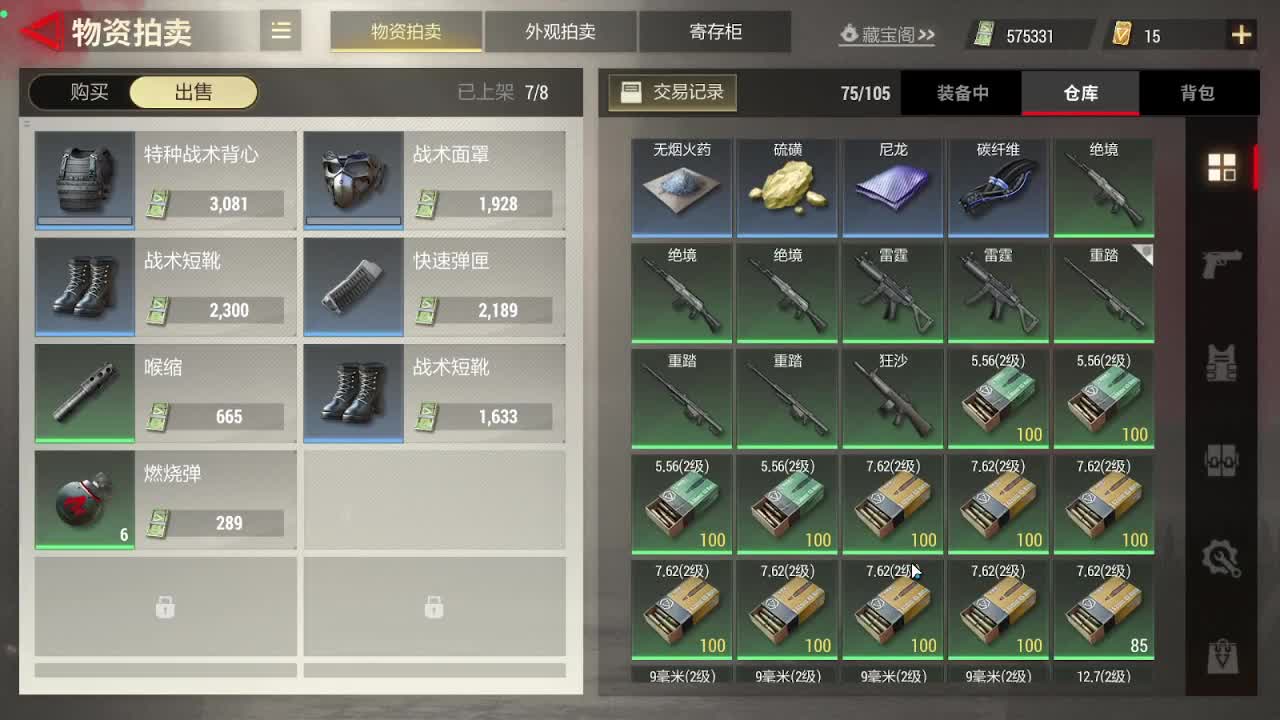The image size is (1280, 720).
Task: Switch to the 装备中 equipped tab
Action: (961, 92)
